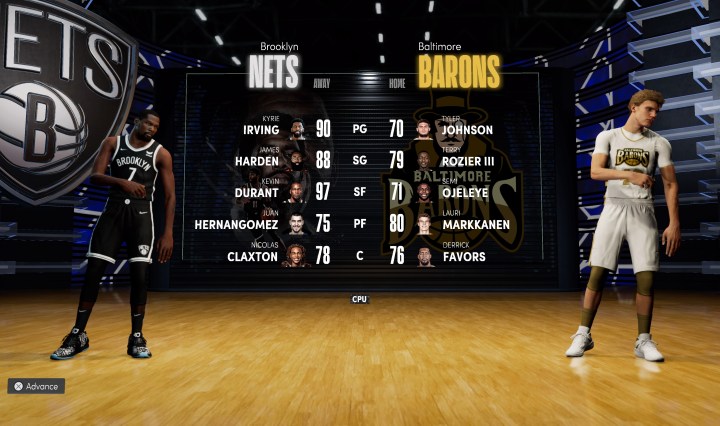This screenshot has width=720, height=426.
Task: Click the Advance button
Action: pyautogui.click(x=36, y=386)
